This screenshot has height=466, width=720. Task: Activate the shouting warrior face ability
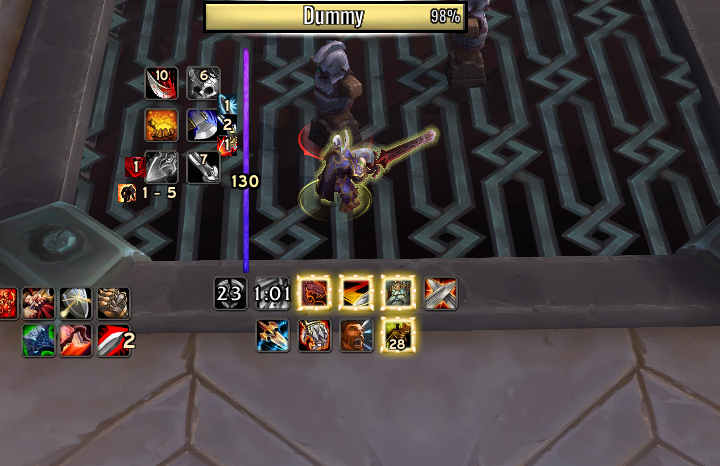pyautogui.click(x=356, y=335)
